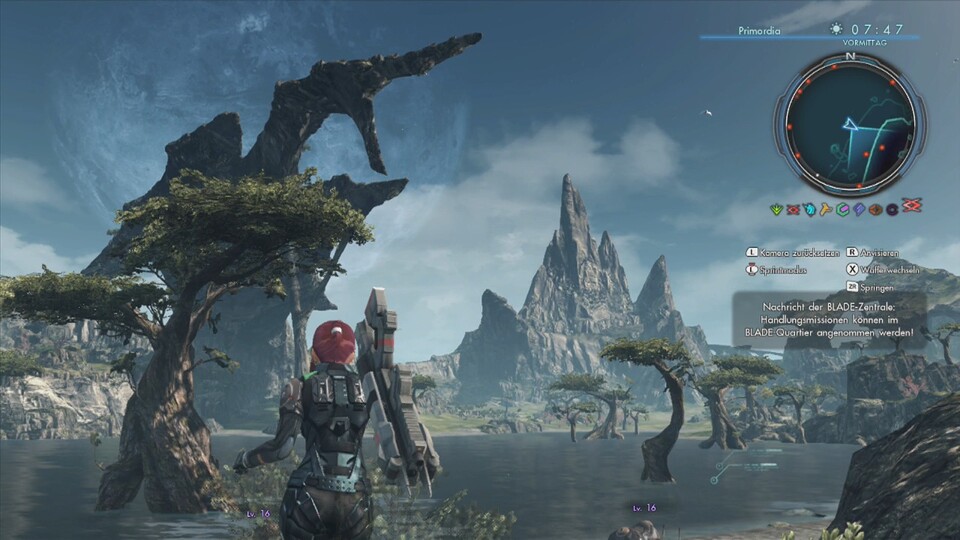The height and width of the screenshot is (540, 960).
Task: Open the circular minimap
Action: 849,124
